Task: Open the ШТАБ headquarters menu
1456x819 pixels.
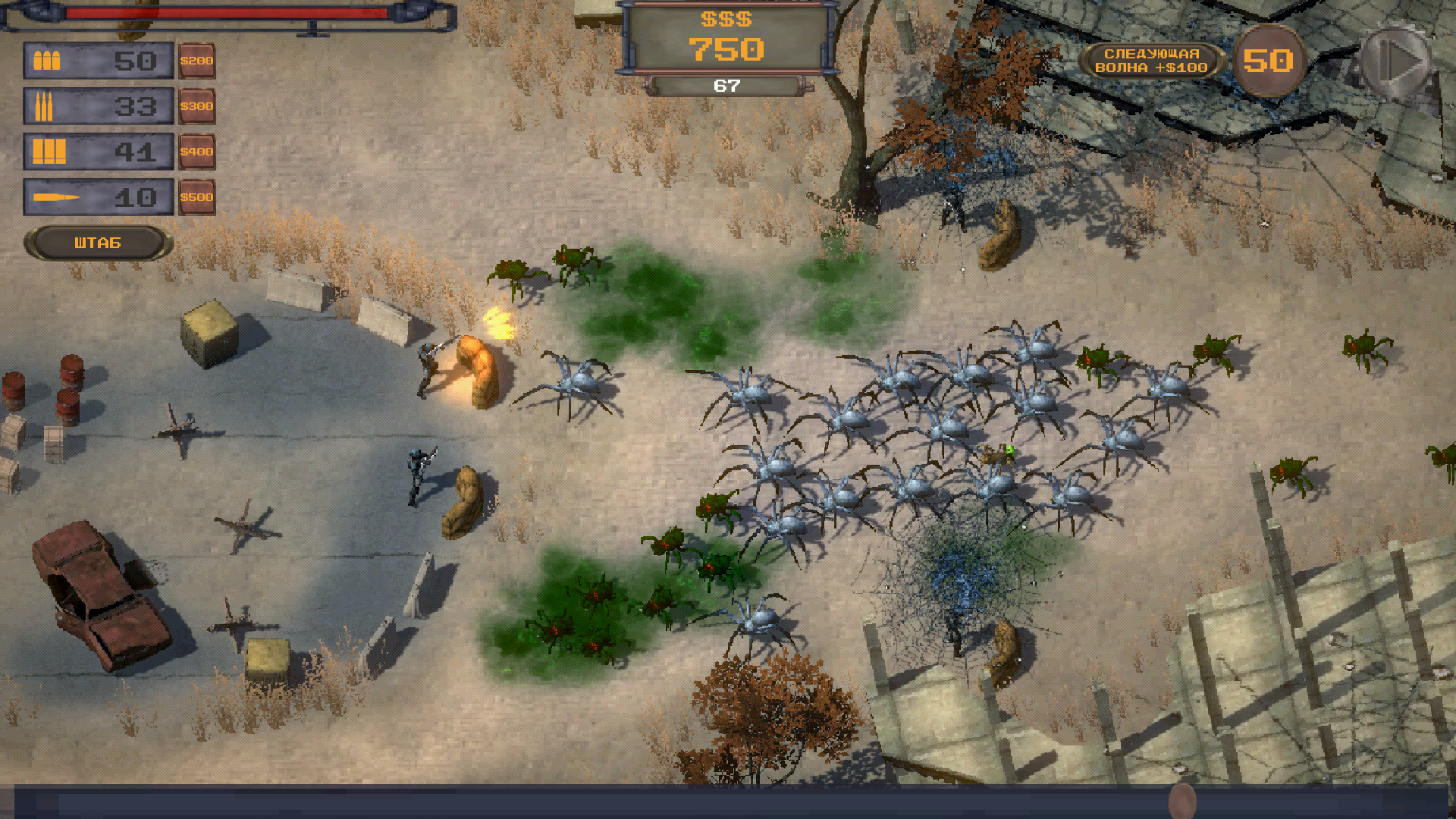Action: coord(96,243)
